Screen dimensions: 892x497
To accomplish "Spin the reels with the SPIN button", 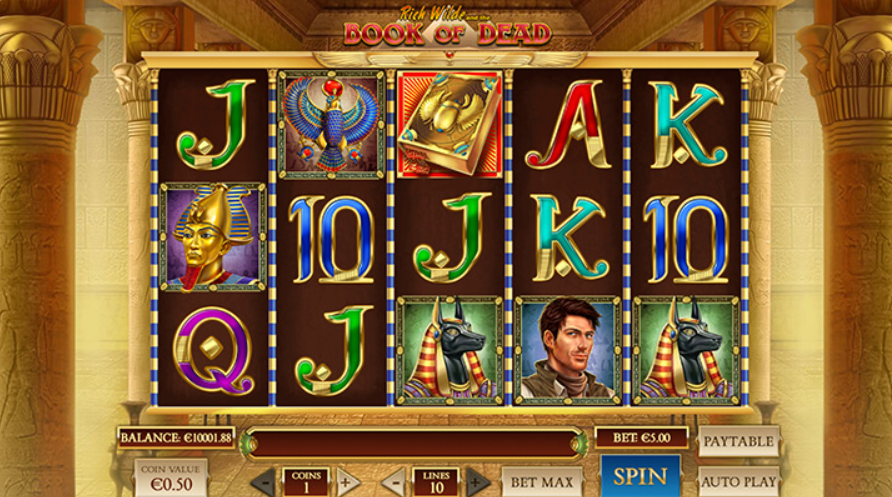I will coord(640,477).
